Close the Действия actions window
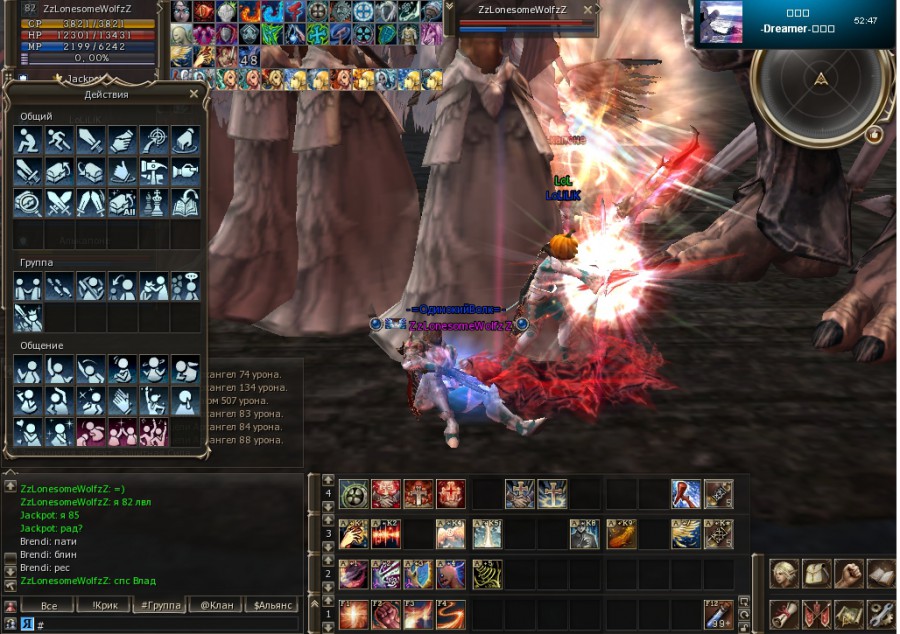 point(194,94)
